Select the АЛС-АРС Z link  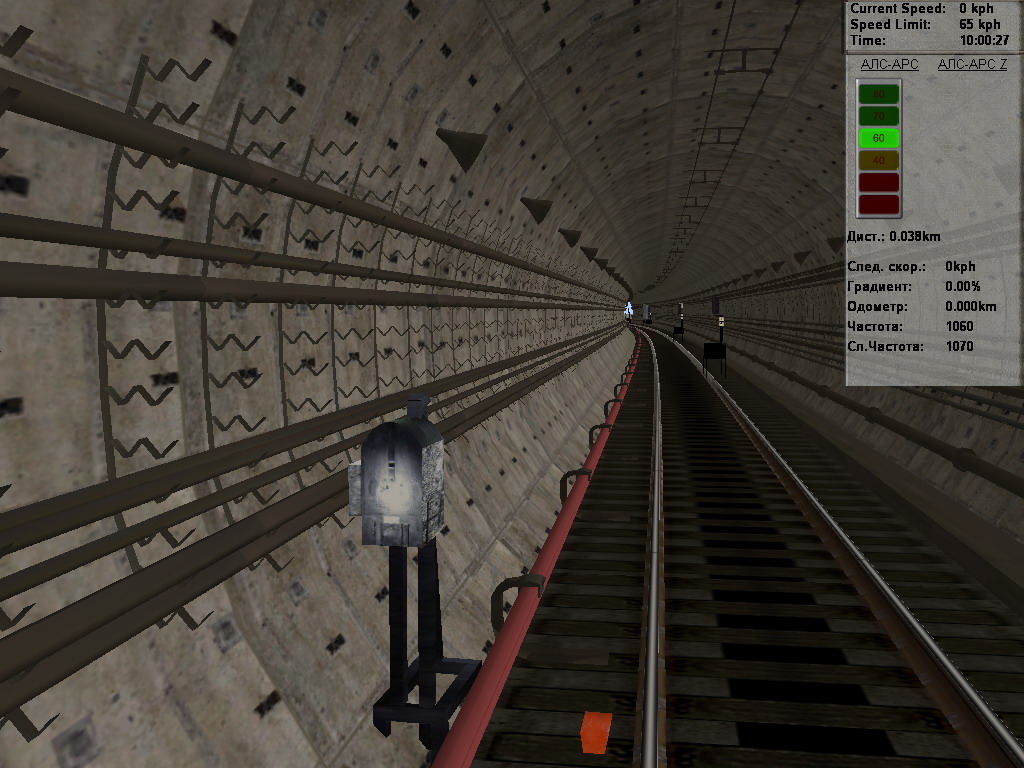[972, 65]
